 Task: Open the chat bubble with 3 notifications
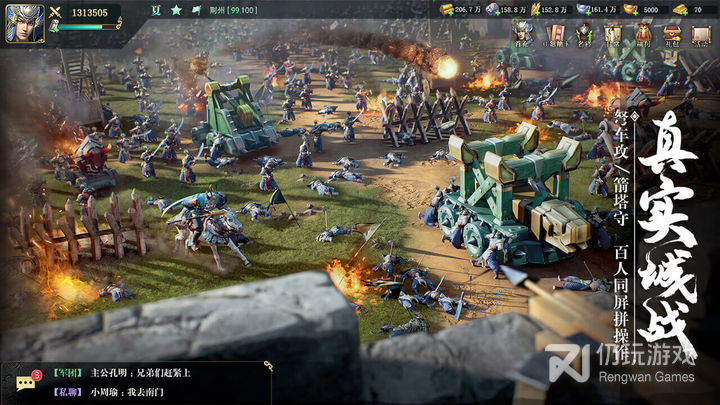27,383
